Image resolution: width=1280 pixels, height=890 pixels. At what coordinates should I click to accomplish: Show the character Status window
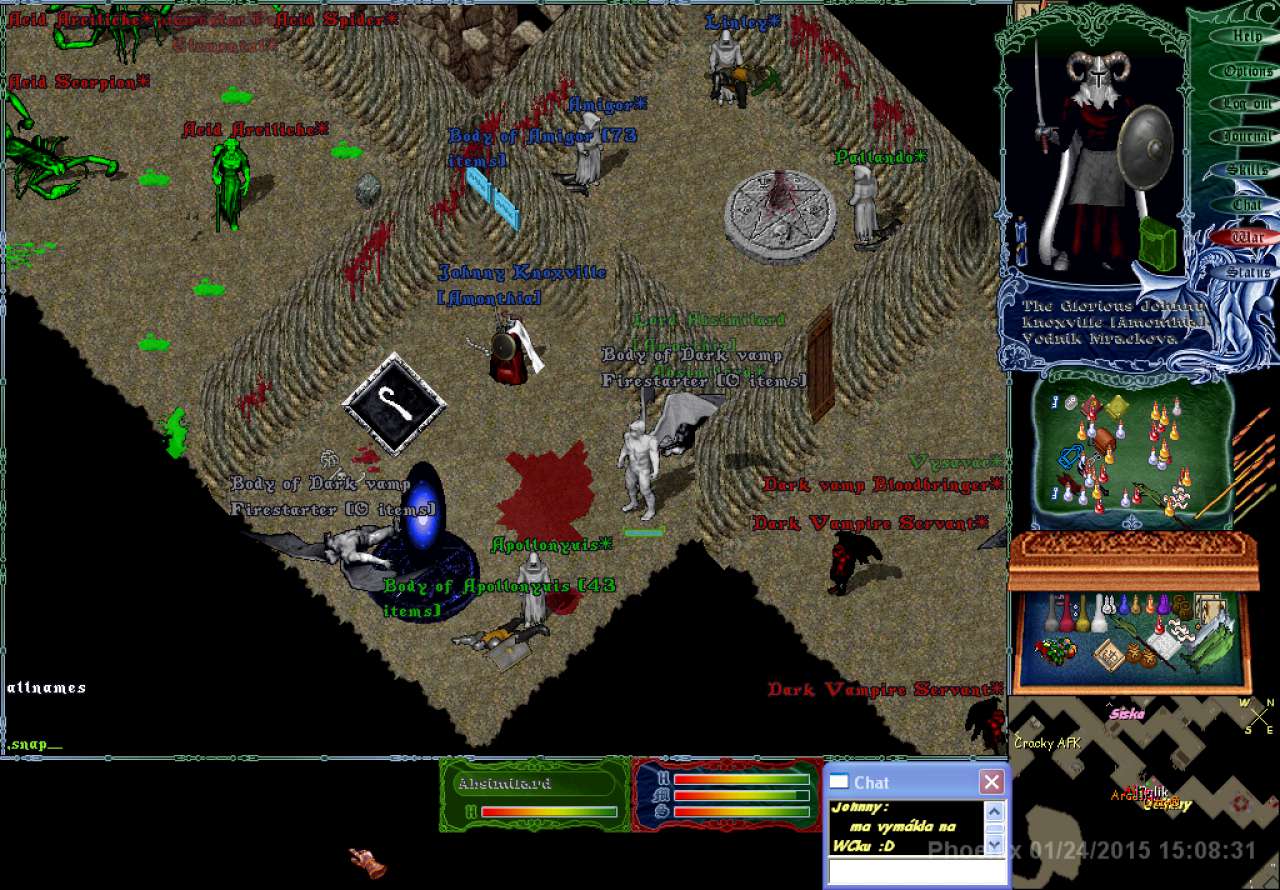coord(1247,272)
